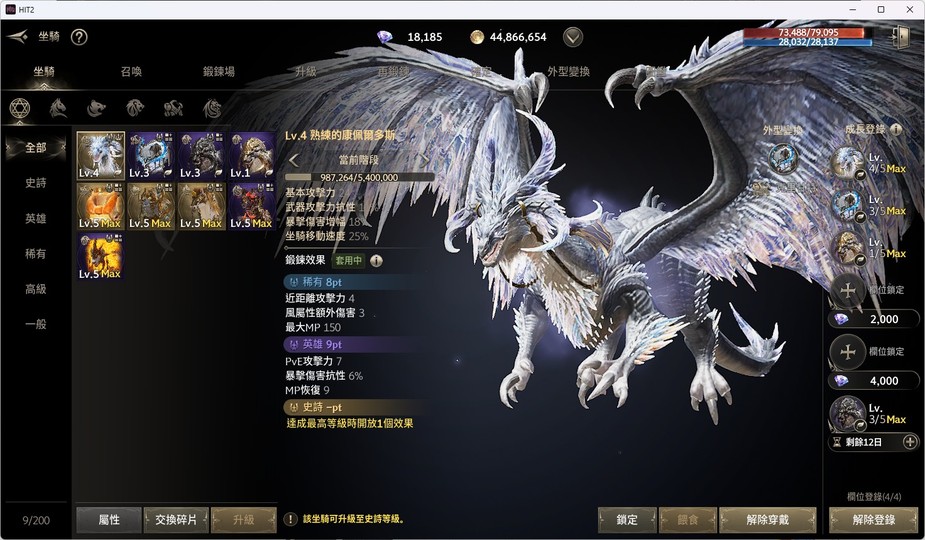The height and width of the screenshot is (540, 925).
Task: Click the 解除登錄 button
Action: click(x=873, y=520)
